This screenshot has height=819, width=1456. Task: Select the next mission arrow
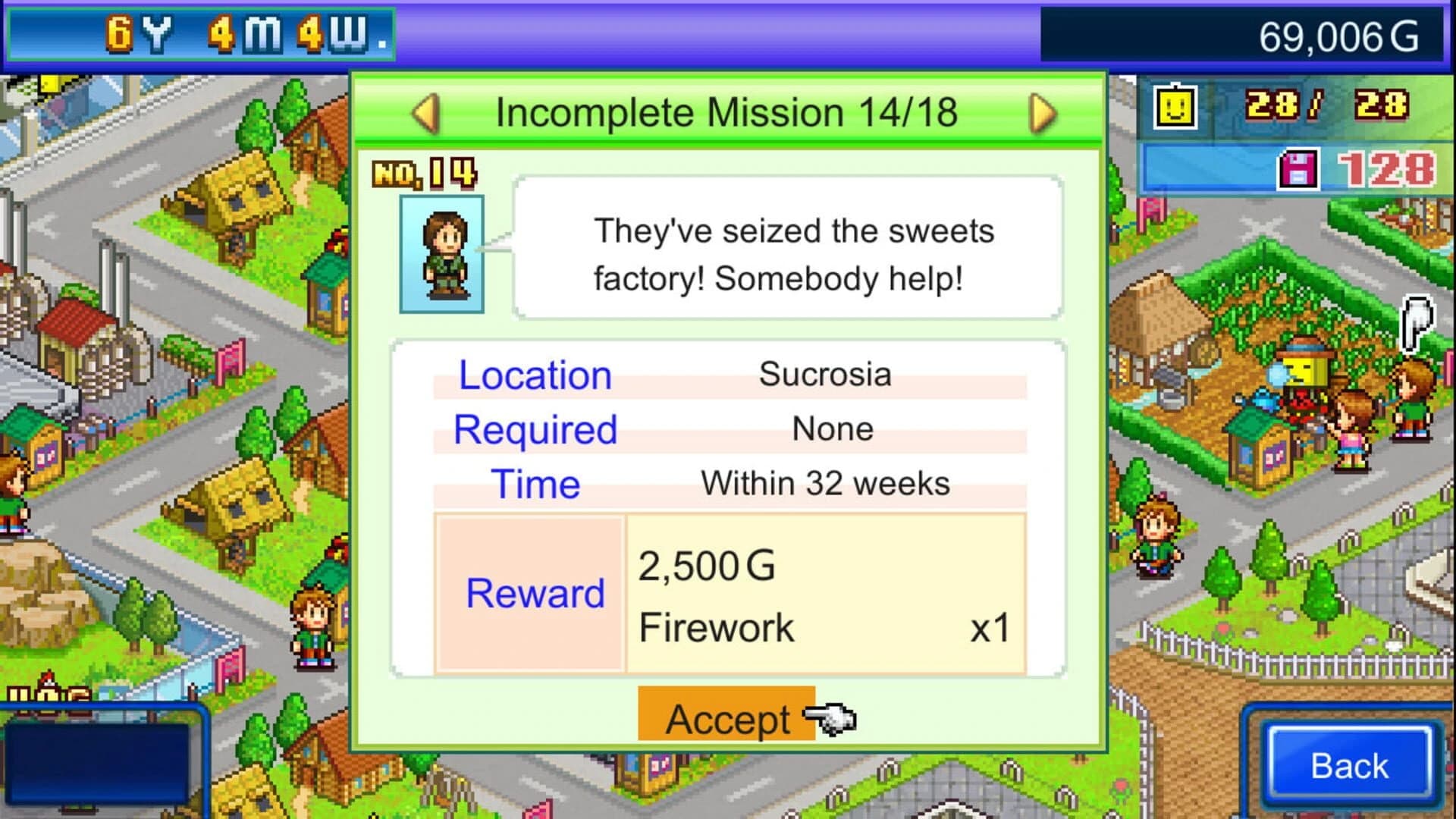tap(1041, 112)
